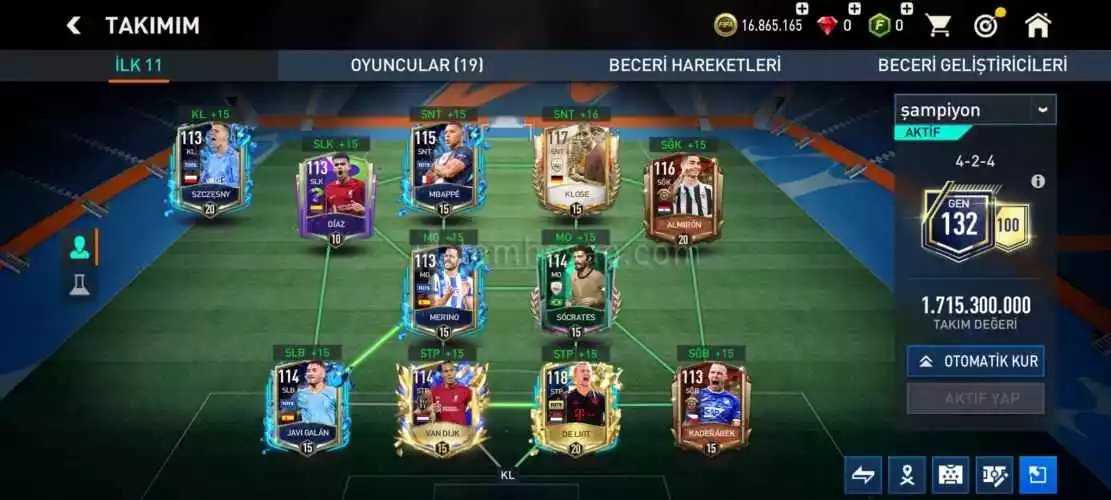
Task: Open the target objectives icon
Action: point(987,25)
